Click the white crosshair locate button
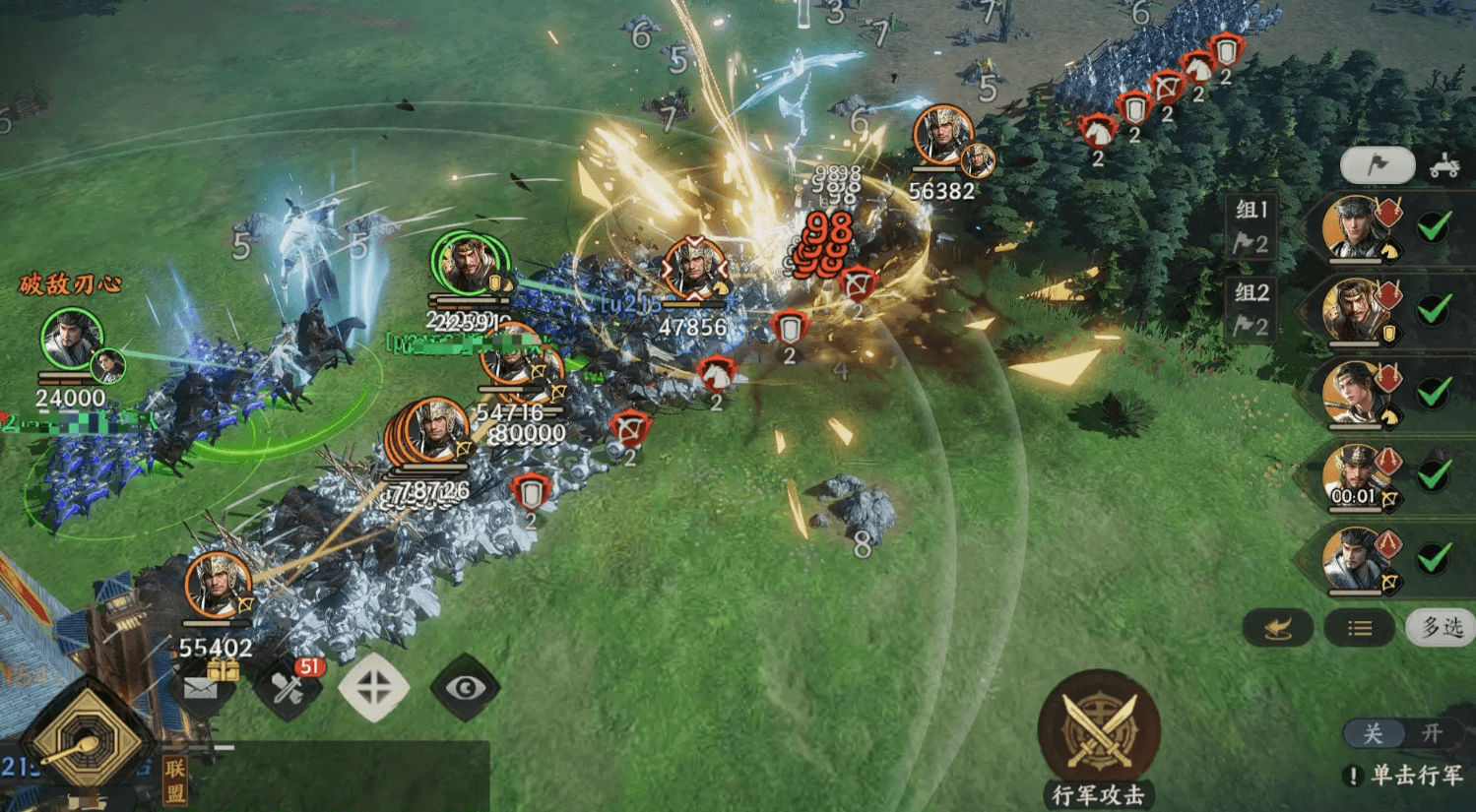1476x812 pixels. (x=374, y=688)
